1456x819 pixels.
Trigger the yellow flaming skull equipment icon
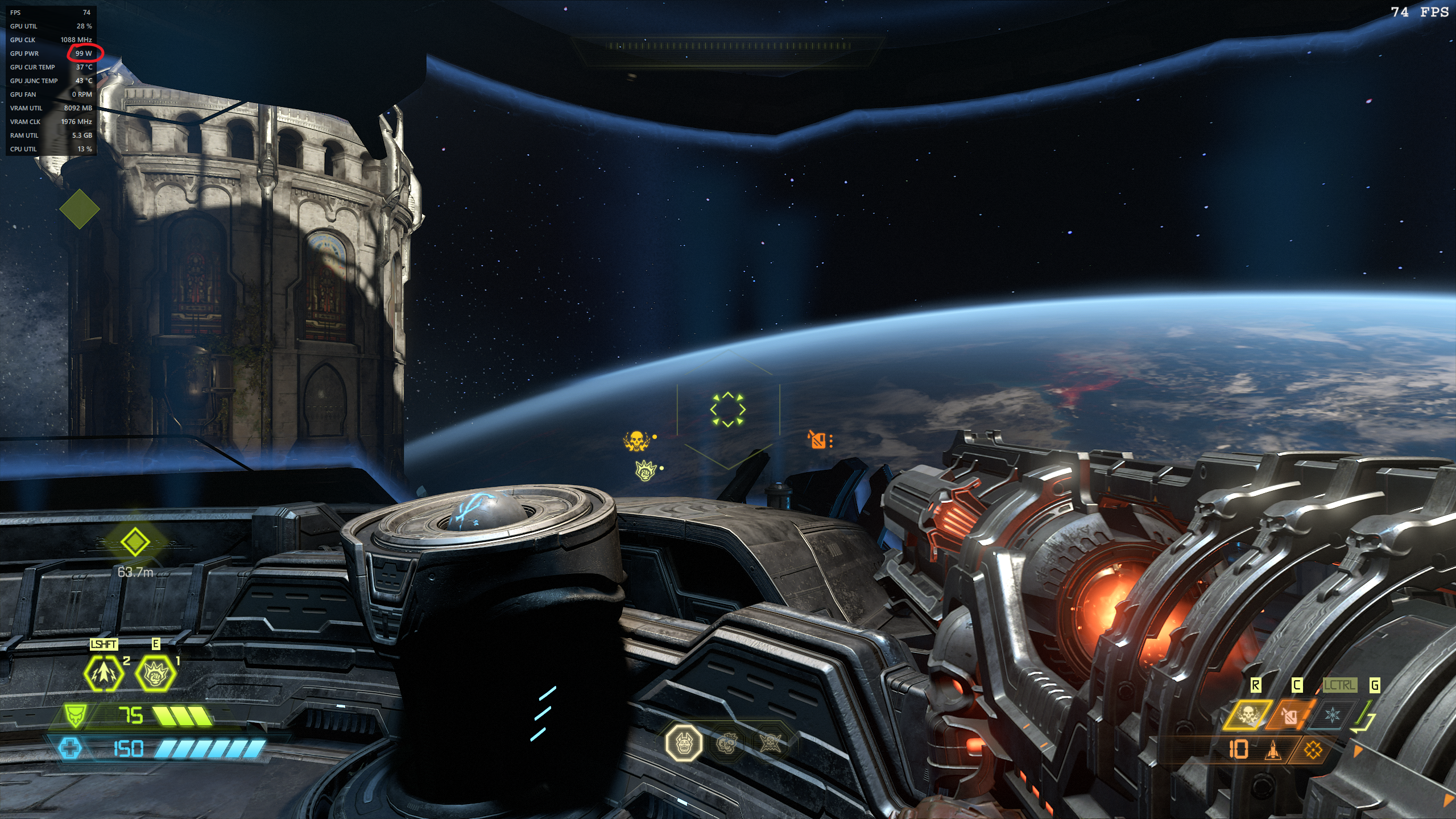point(1247,715)
